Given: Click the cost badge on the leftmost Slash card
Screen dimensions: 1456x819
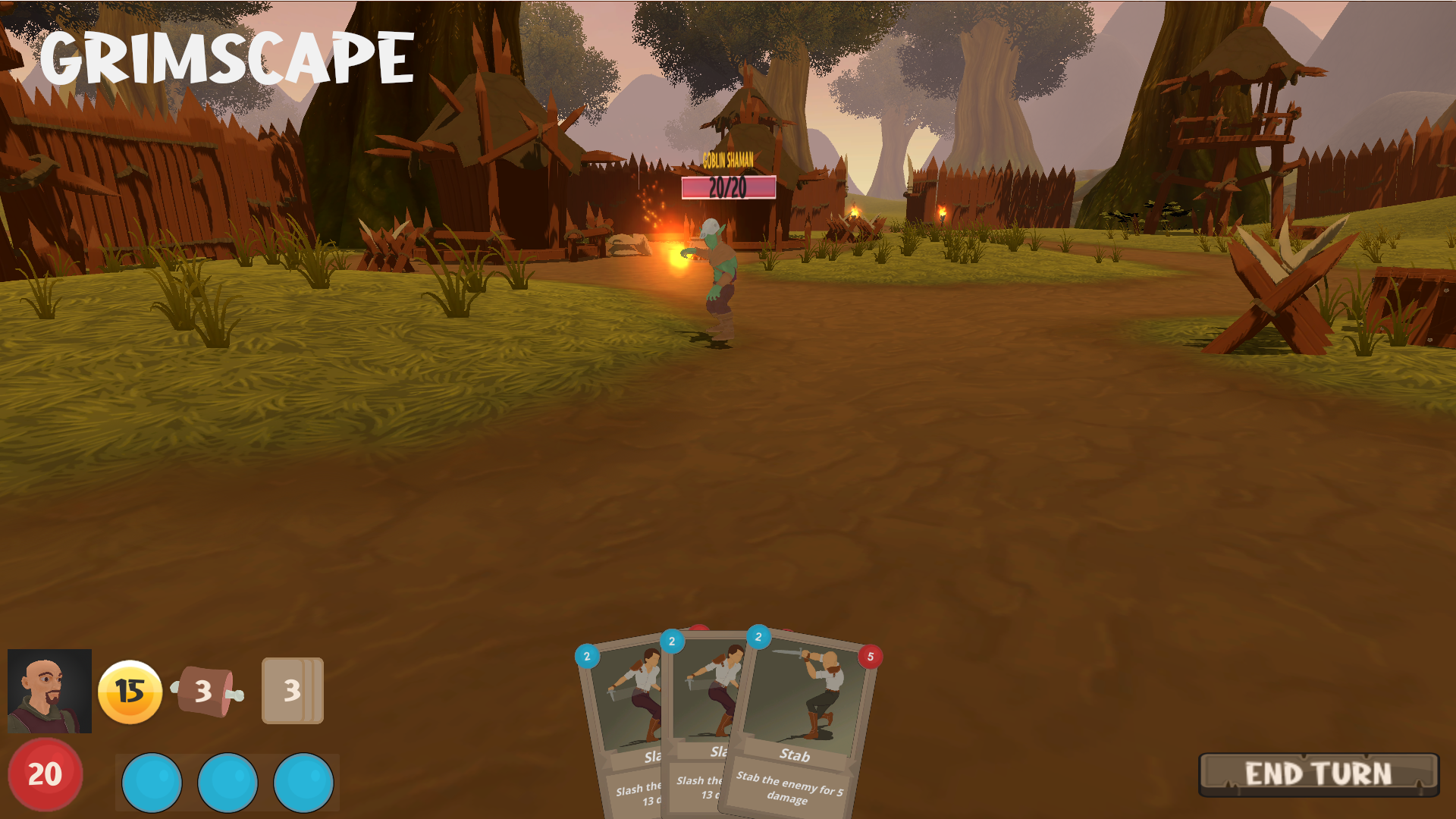Looking at the screenshot, I should (x=587, y=657).
